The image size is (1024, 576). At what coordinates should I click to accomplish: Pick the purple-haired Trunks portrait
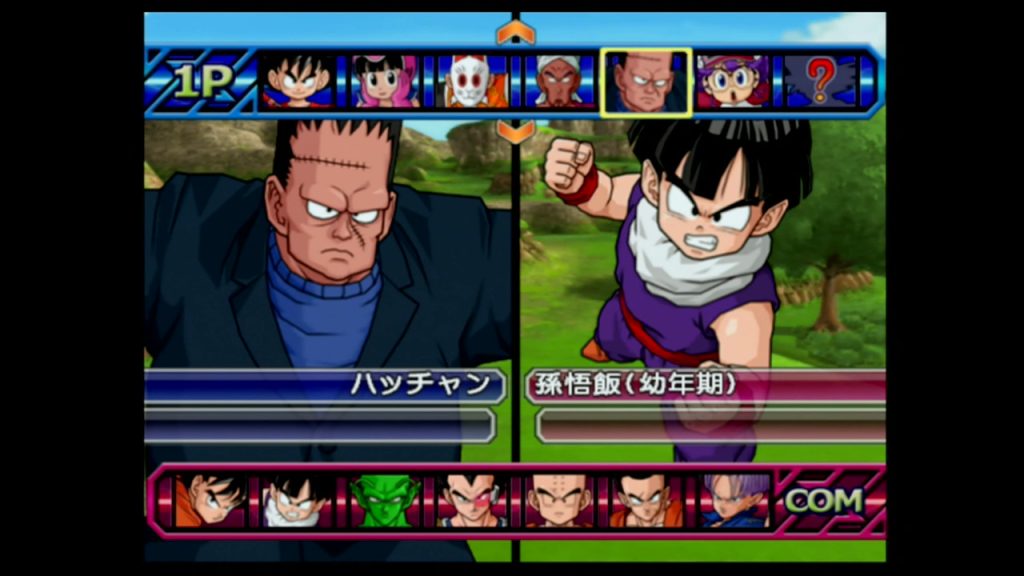[734, 501]
